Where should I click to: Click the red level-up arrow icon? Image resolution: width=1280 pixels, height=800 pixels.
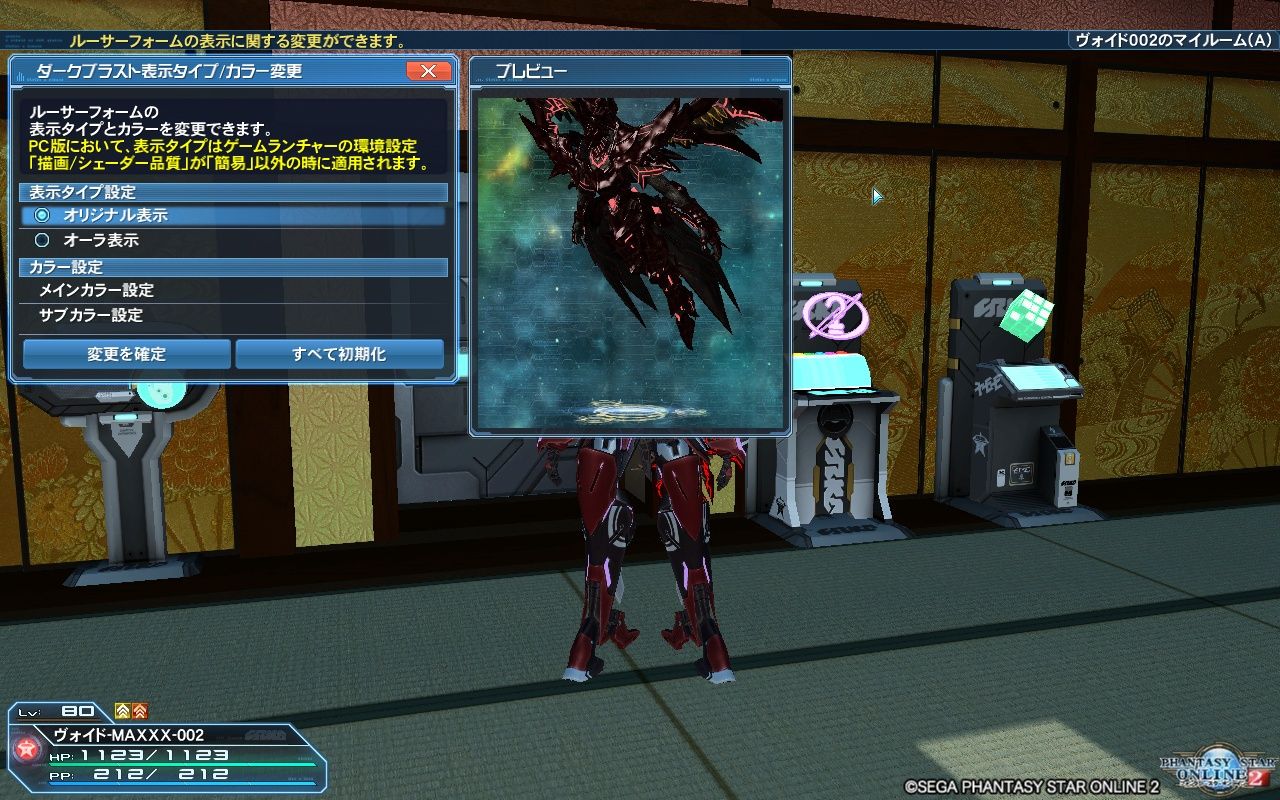tap(139, 711)
